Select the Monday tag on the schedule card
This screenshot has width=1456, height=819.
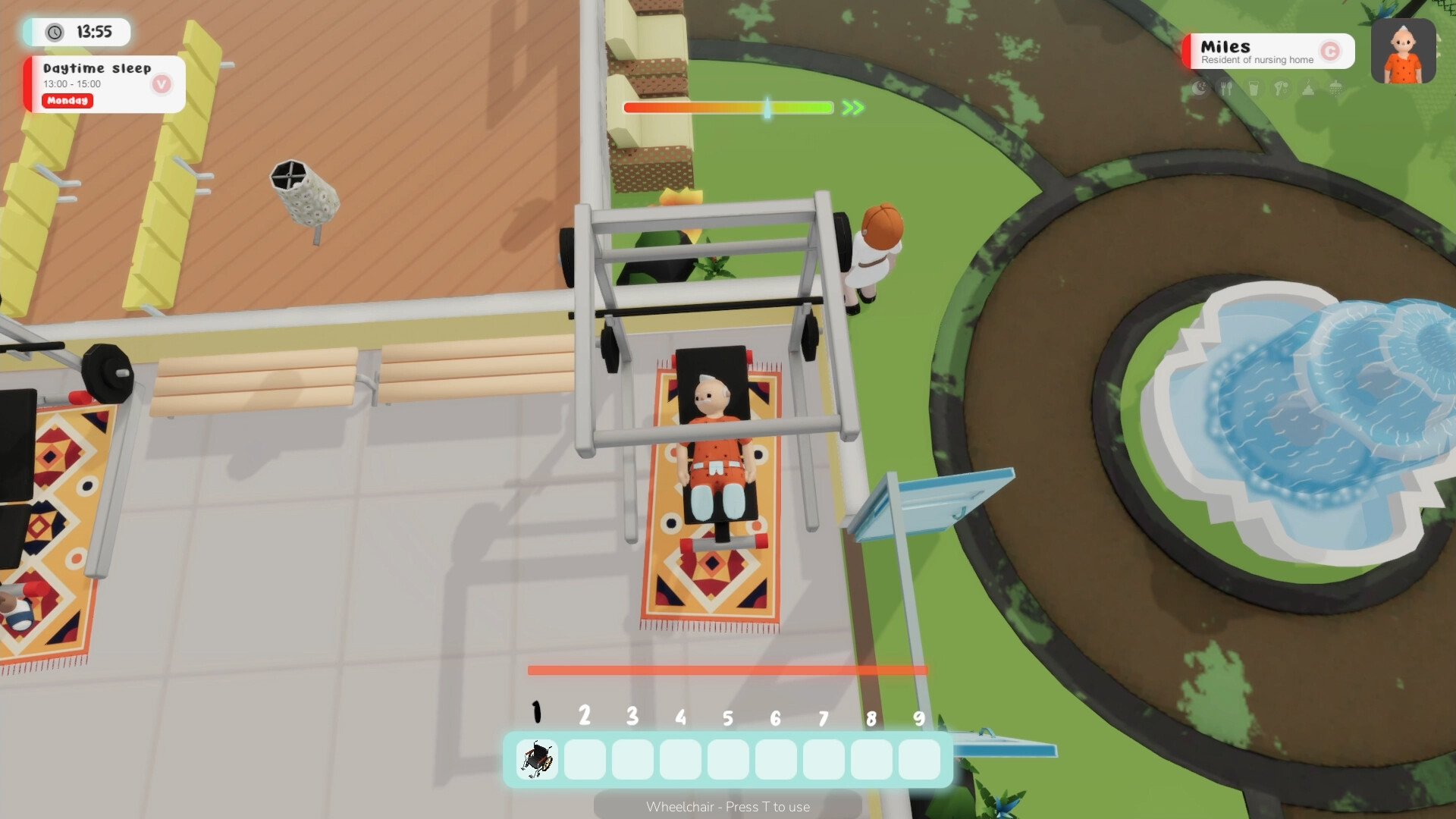67,101
